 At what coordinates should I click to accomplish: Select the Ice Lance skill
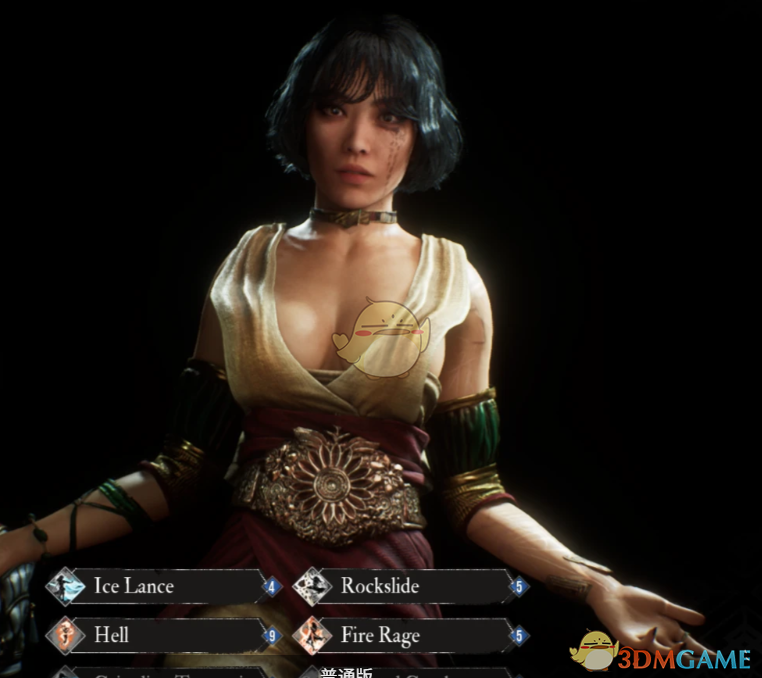click(160, 586)
